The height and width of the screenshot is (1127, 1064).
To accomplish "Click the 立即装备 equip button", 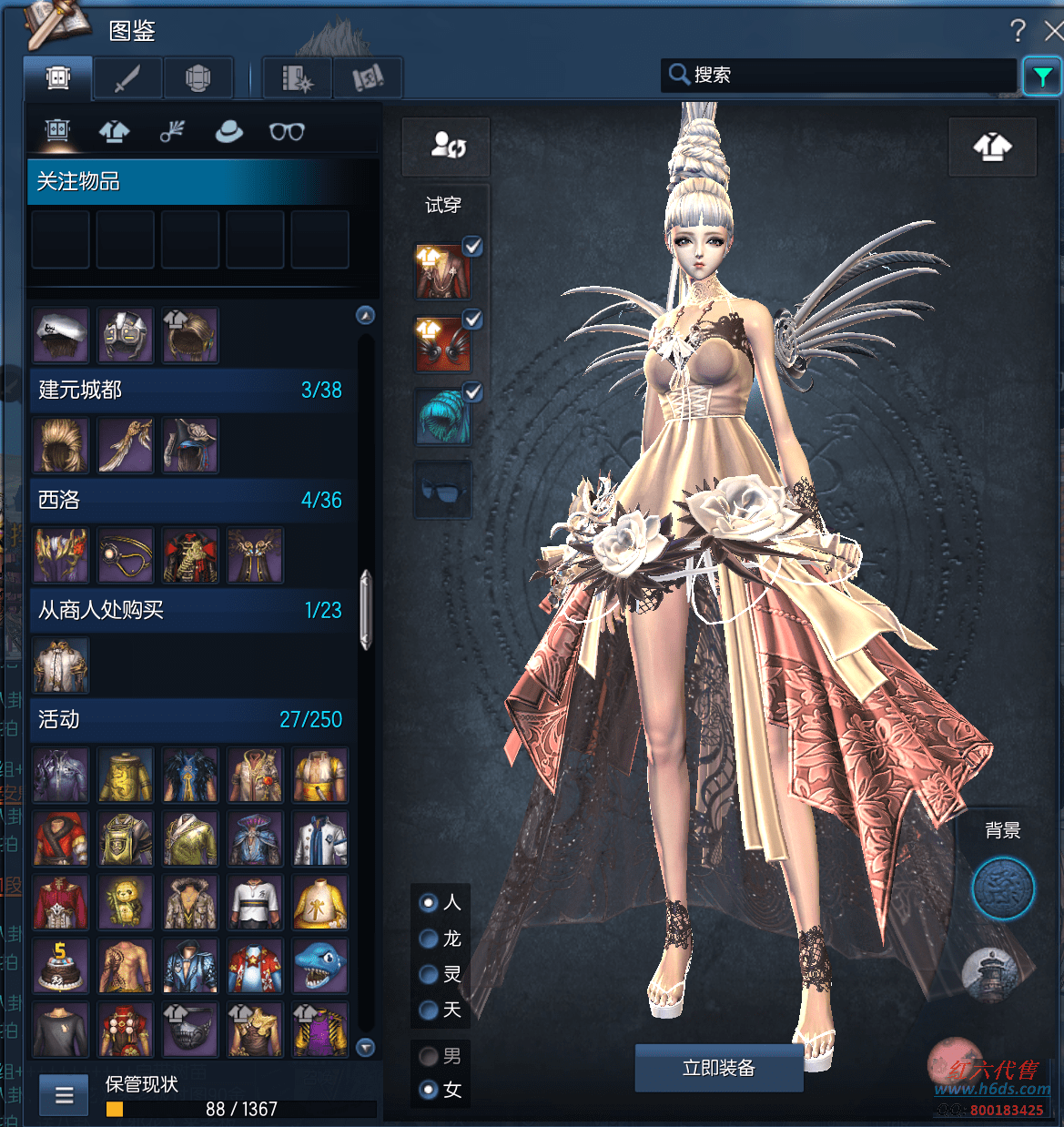I will (x=718, y=1068).
